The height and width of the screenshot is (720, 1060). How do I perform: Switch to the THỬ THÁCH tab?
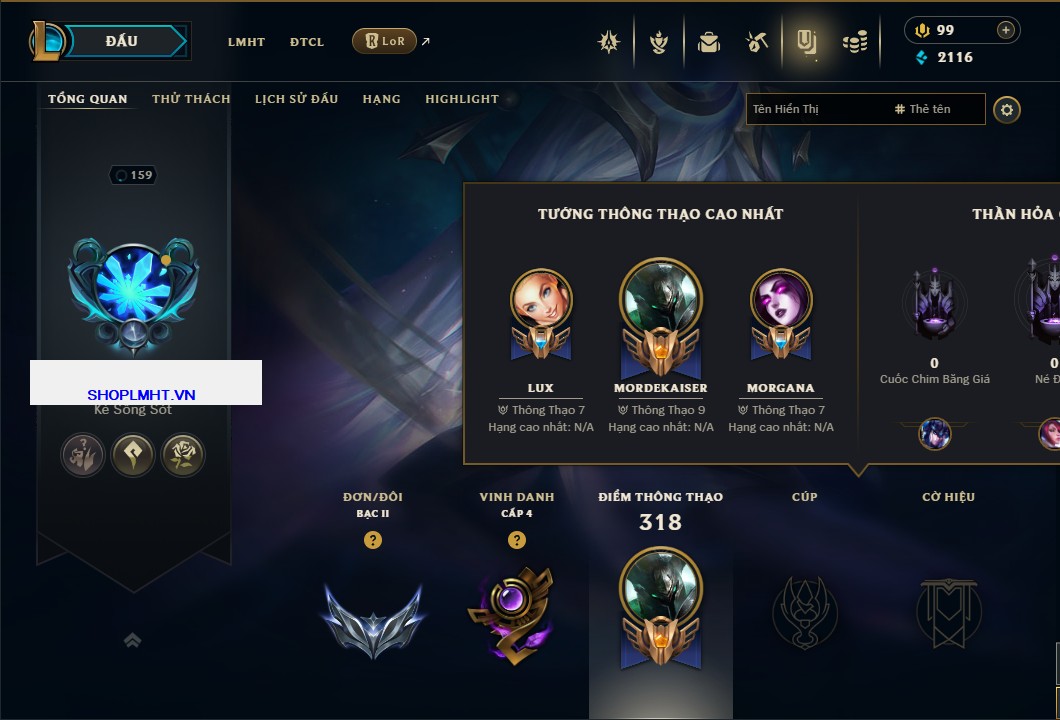coord(191,99)
